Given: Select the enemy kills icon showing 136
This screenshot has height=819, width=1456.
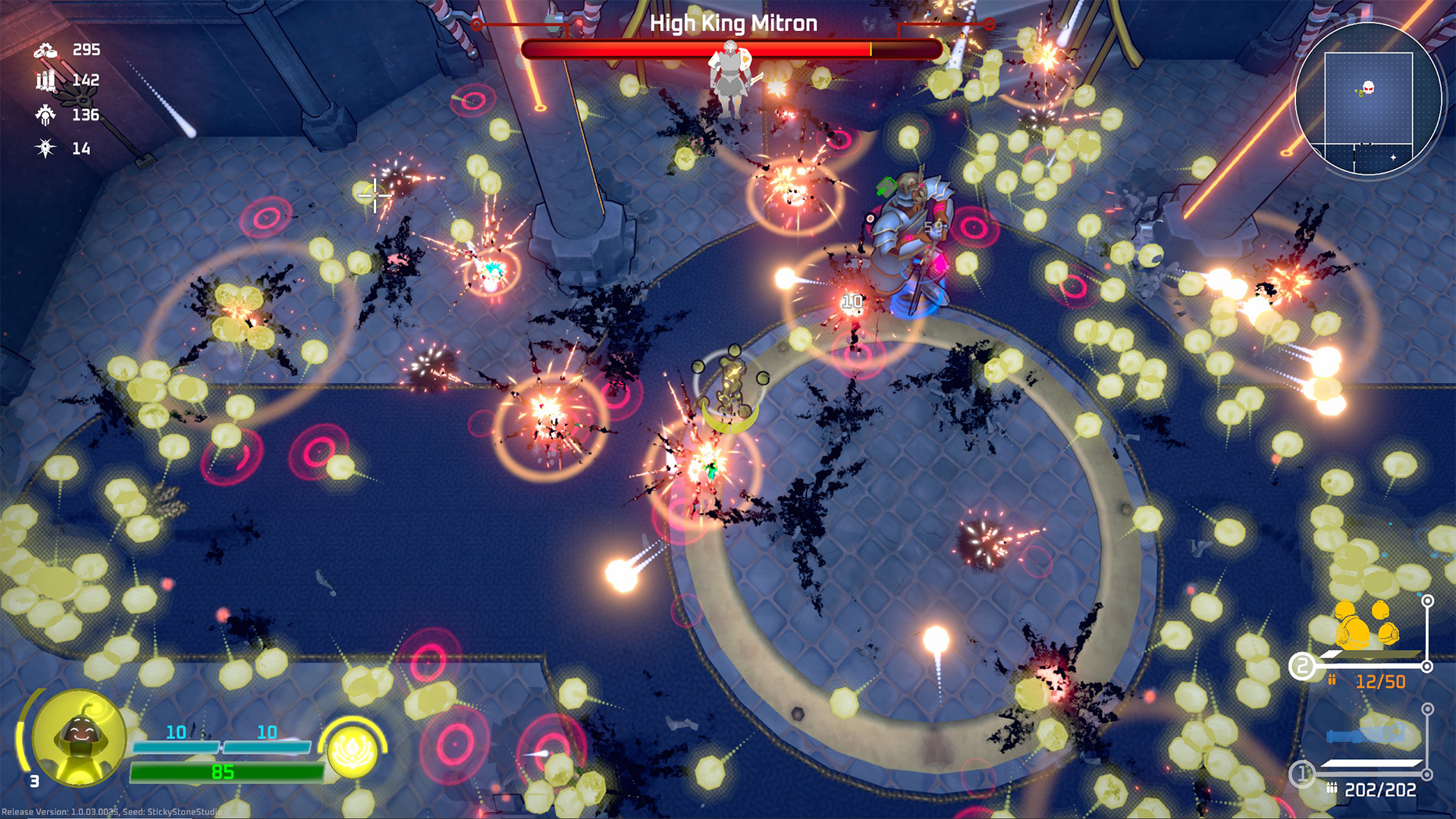Looking at the screenshot, I should 44,115.
